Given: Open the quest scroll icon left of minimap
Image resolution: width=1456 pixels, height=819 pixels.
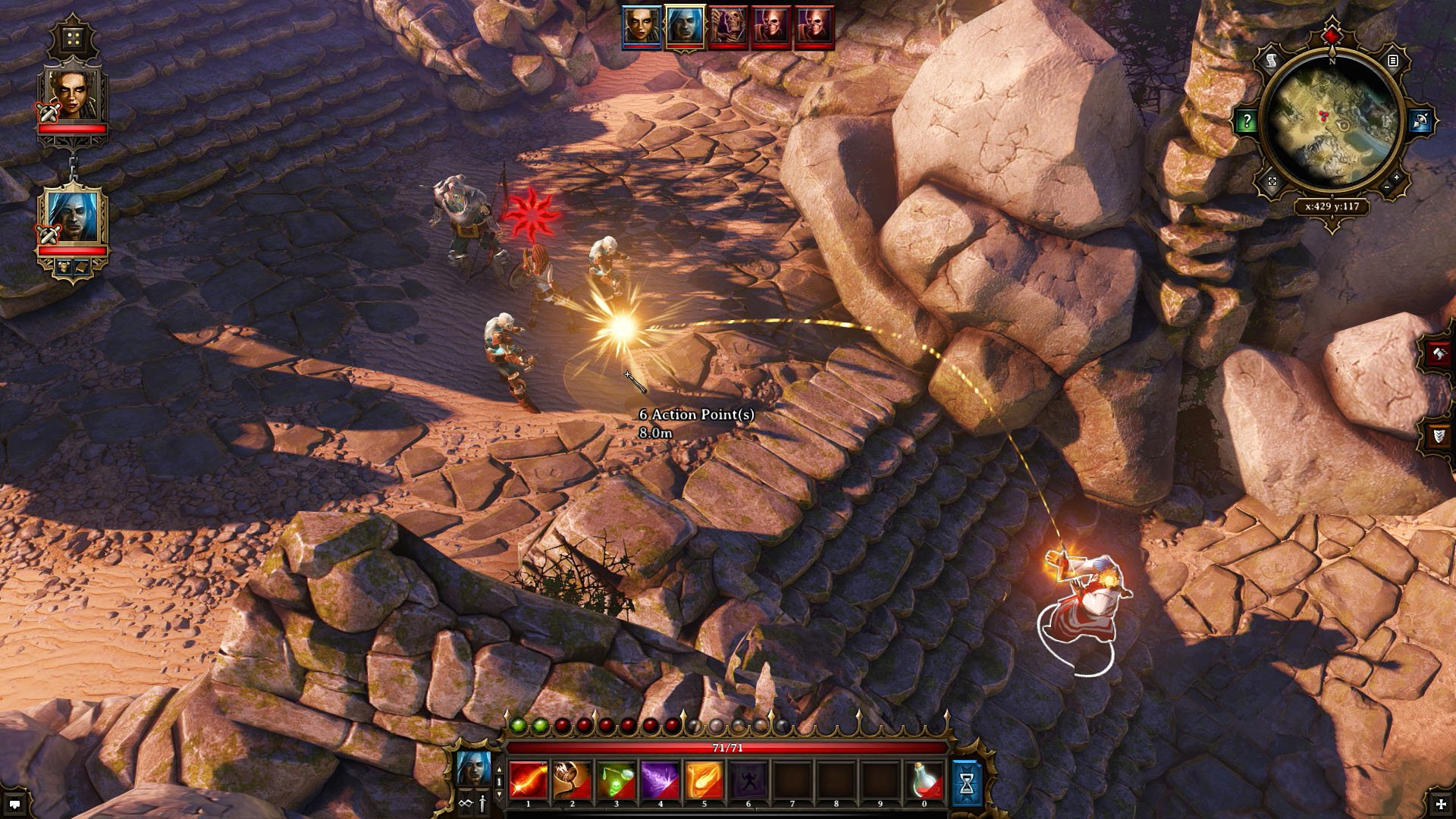Looking at the screenshot, I should pos(1270,60).
